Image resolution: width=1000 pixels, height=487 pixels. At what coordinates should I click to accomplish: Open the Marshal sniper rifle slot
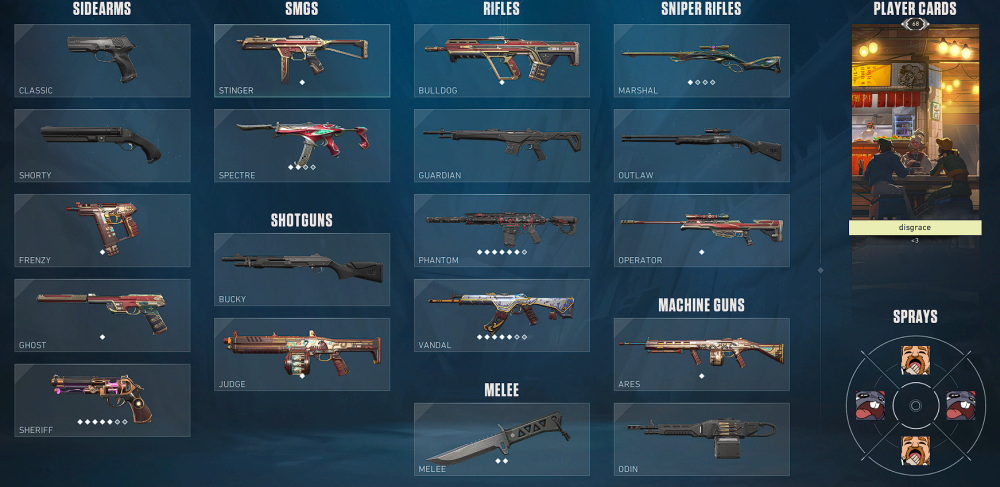click(702, 61)
